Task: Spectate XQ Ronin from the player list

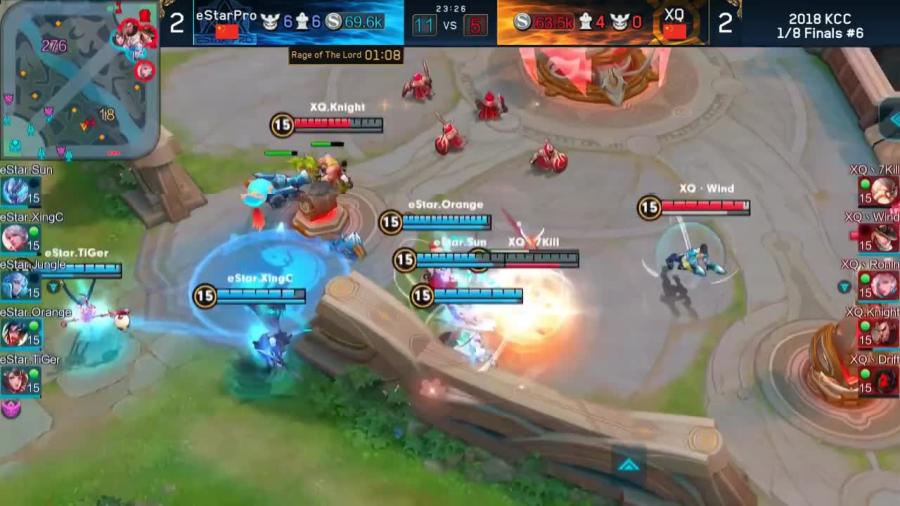Action: pos(884,285)
